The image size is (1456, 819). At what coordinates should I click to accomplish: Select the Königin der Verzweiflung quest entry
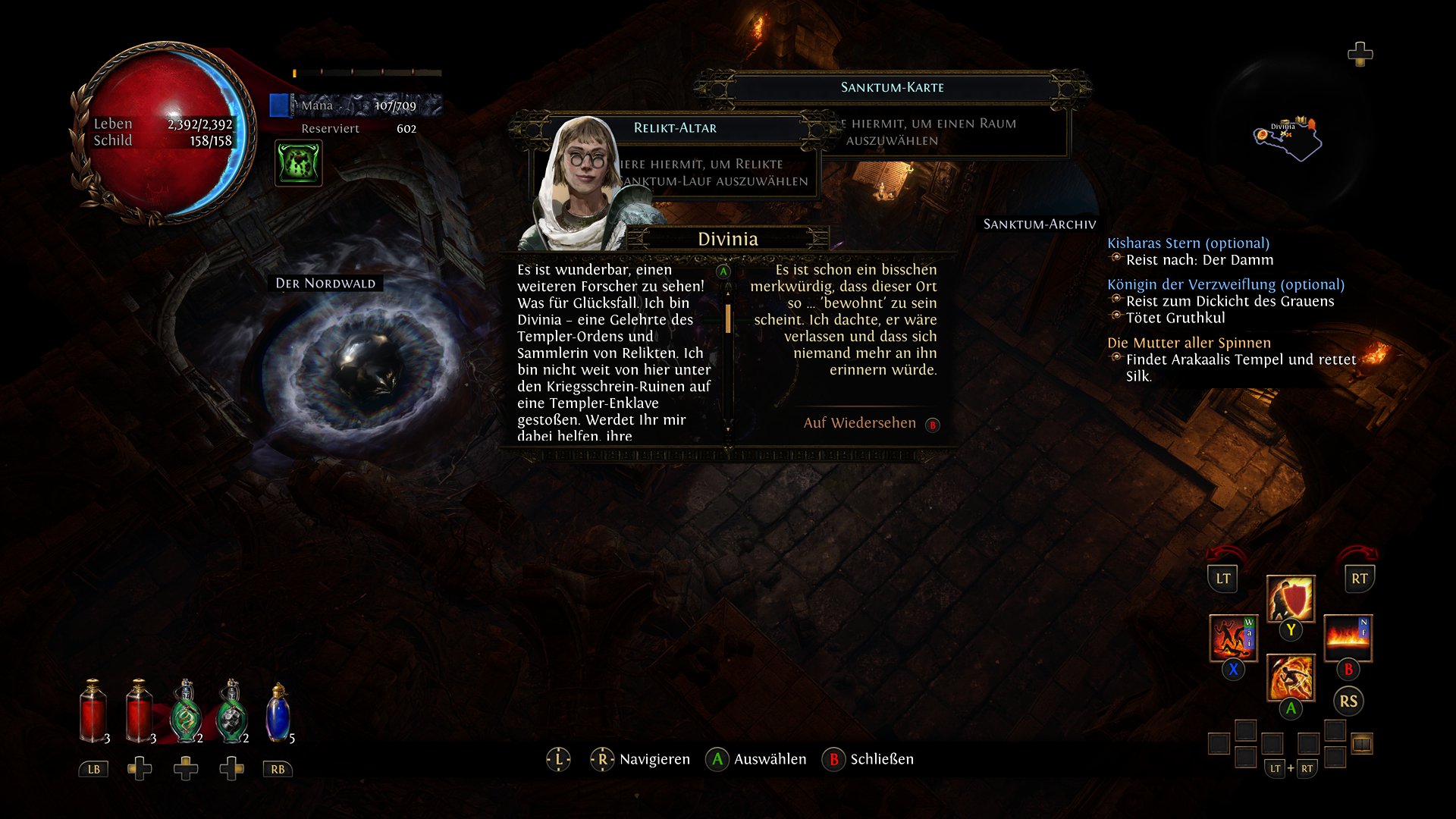(x=1225, y=284)
